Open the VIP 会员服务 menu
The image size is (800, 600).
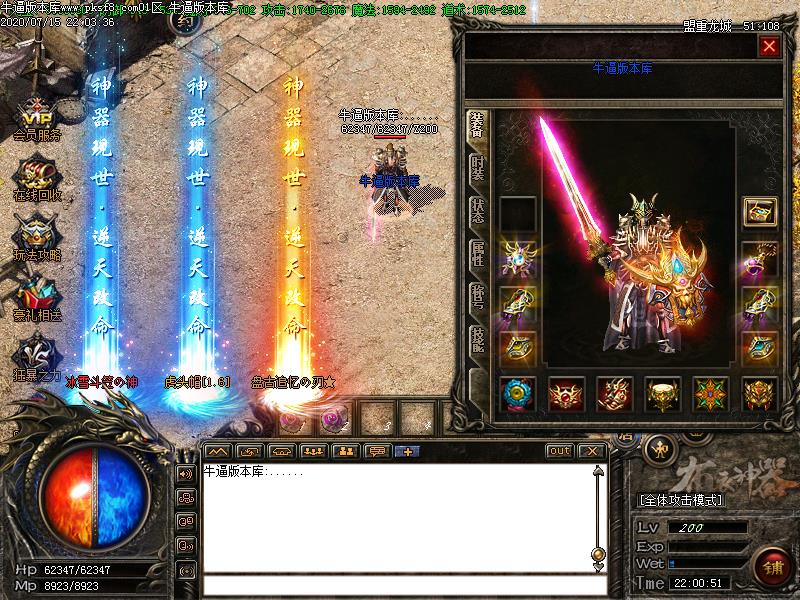tap(36, 118)
